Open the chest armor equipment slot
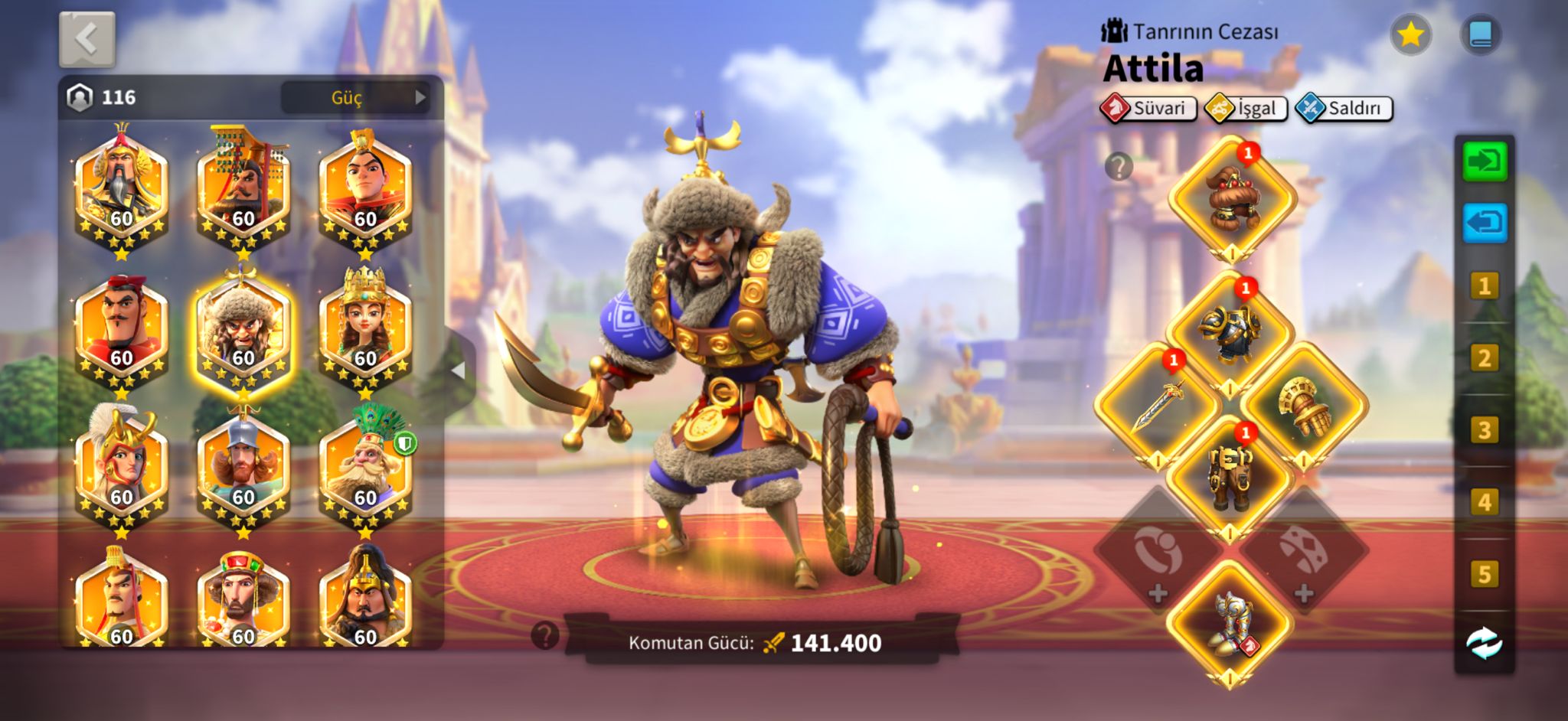The height and width of the screenshot is (721, 1568). coord(1230,334)
